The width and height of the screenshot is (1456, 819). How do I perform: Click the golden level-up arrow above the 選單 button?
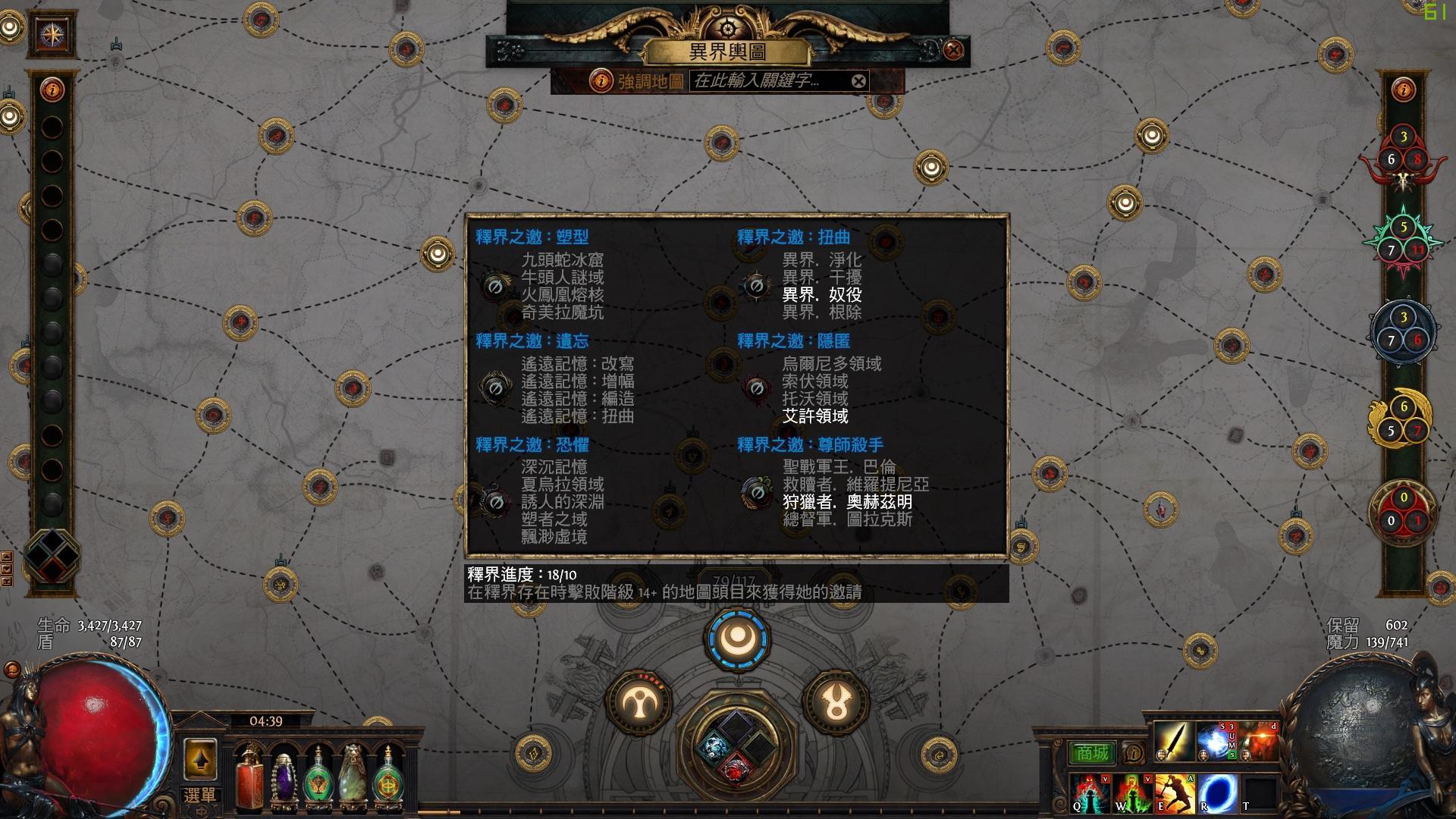pyautogui.click(x=202, y=758)
